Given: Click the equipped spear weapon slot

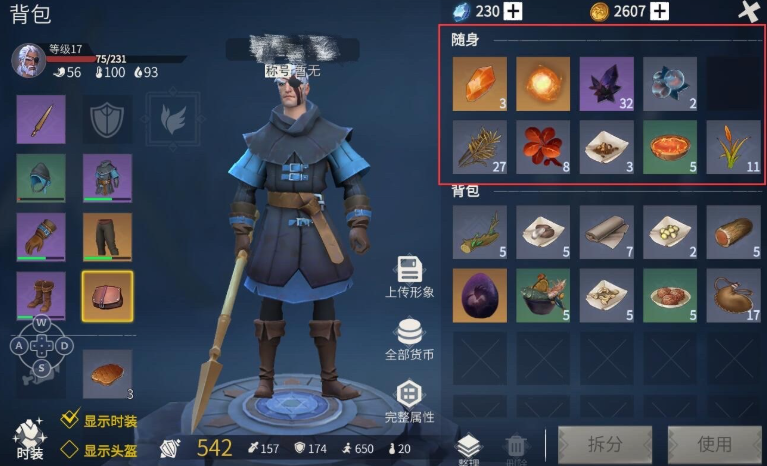Looking at the screenshot, I should pyautogui.click(x=41, y=120).
